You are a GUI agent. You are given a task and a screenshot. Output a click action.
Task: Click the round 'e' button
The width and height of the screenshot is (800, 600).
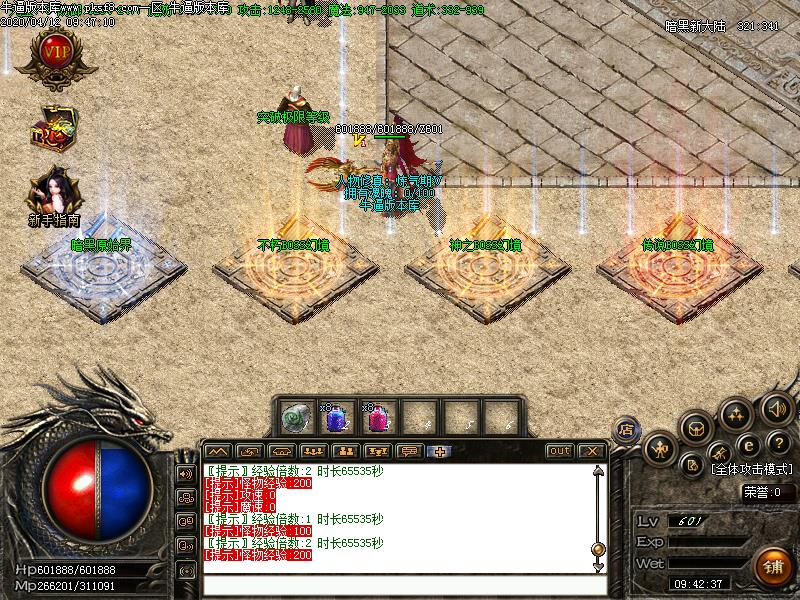(x=747, y=445)
